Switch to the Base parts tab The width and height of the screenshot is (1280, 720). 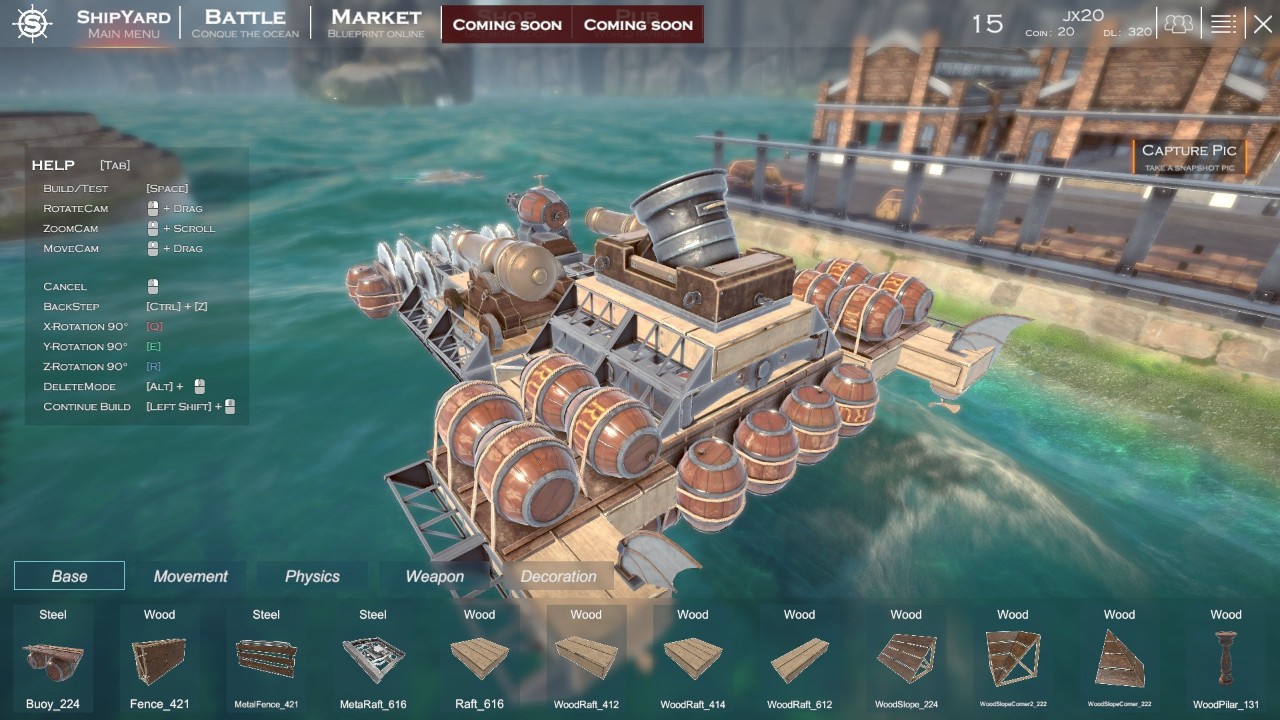69,576
